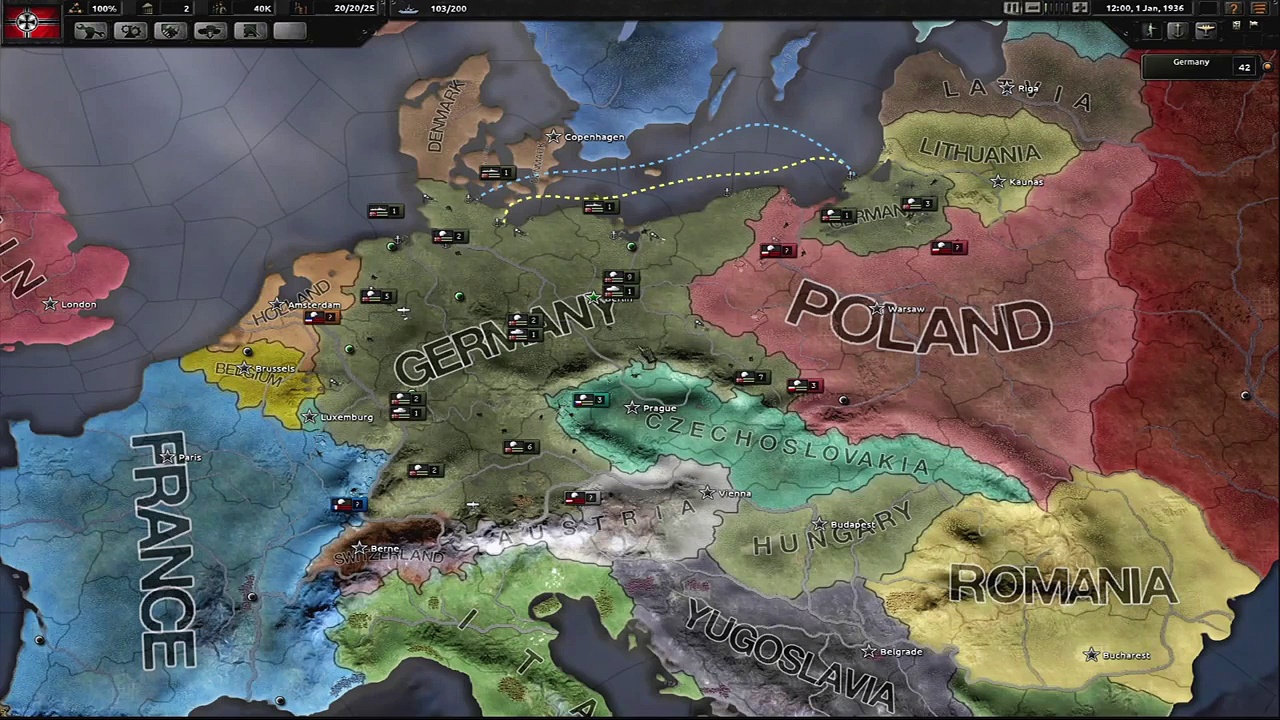Click the Germany counter showing 42
The image size is (1280, 720).
(x=1245, y=66)
